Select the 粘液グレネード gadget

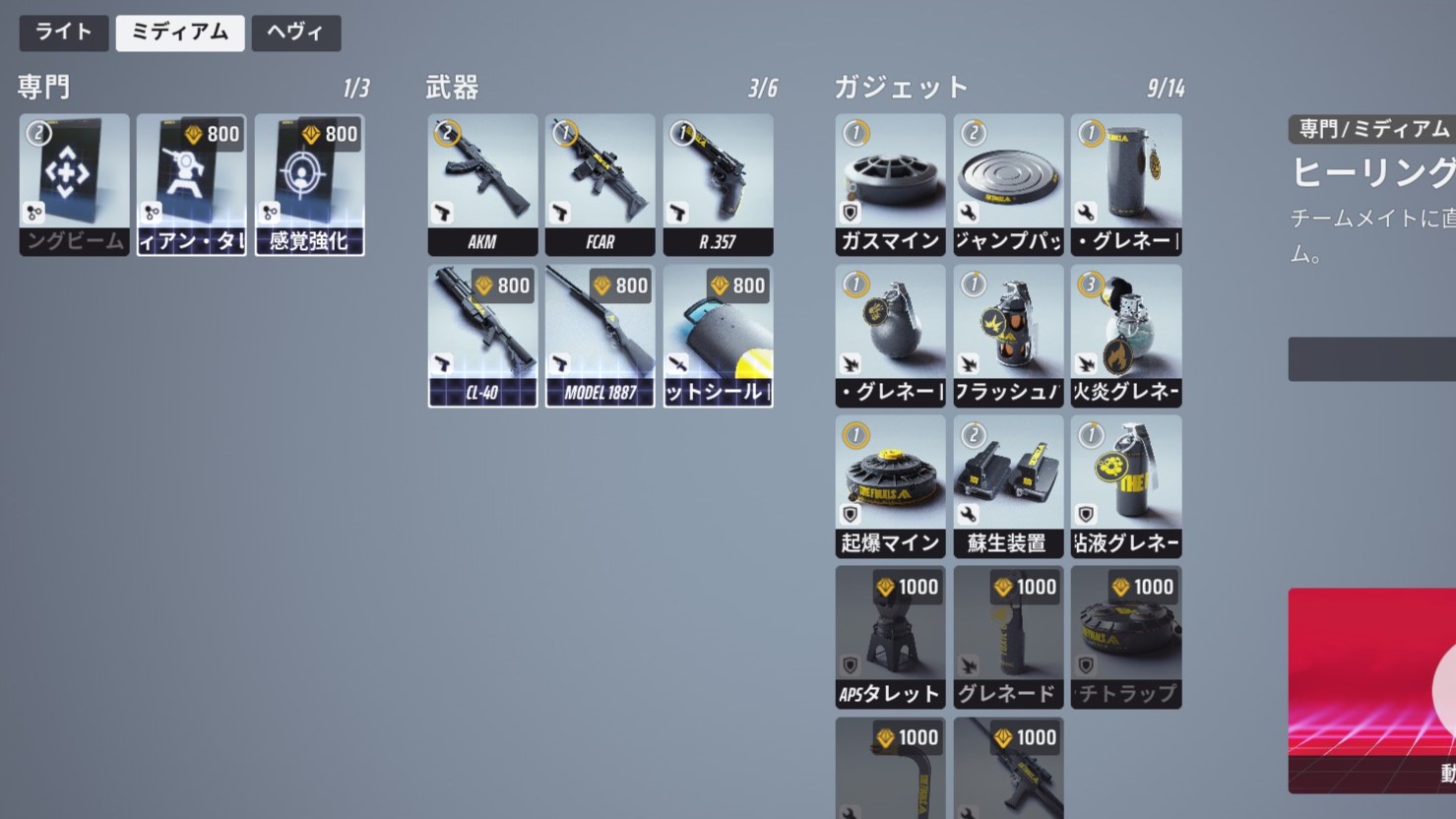pos(1125,484)
